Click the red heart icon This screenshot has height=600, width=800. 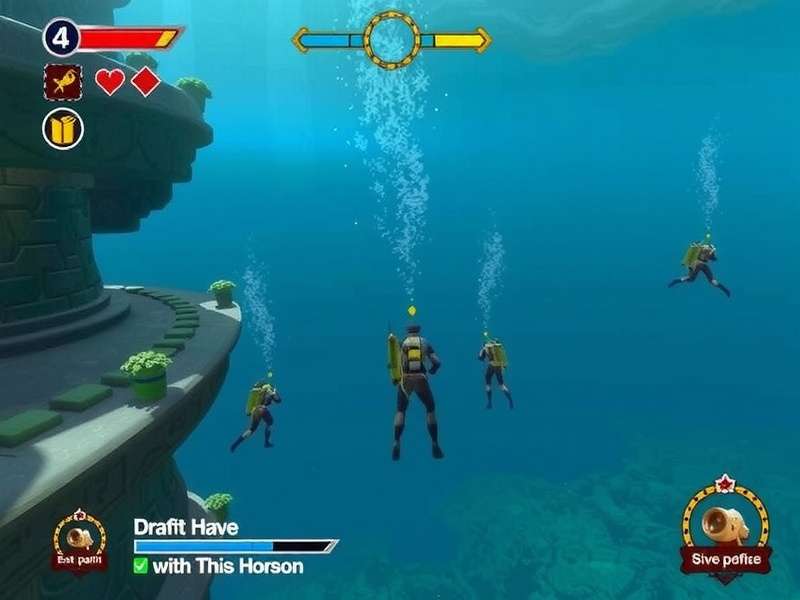(110, 82)
